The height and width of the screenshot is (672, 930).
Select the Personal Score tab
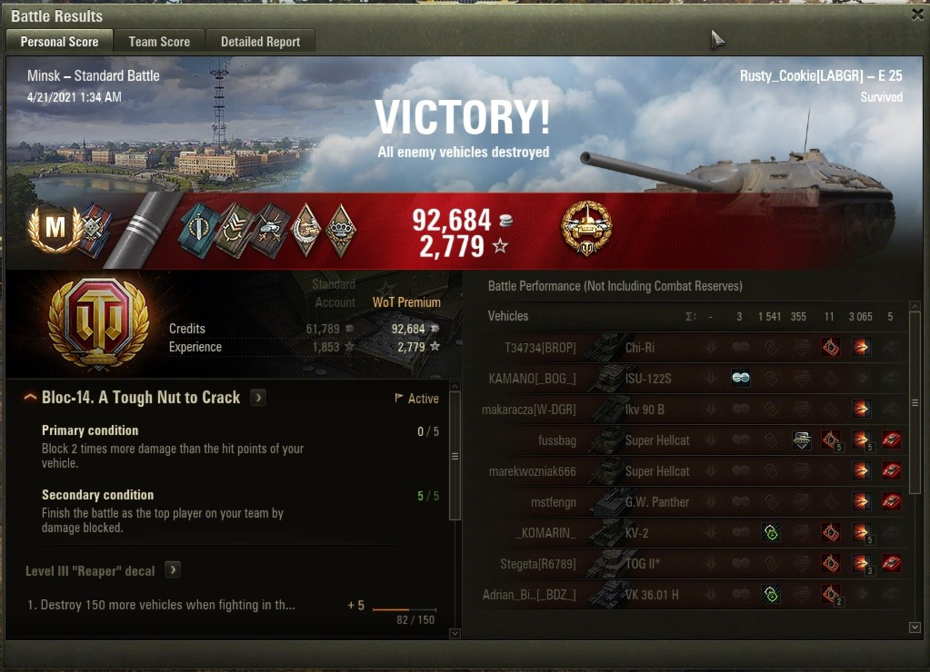(59, 42)
